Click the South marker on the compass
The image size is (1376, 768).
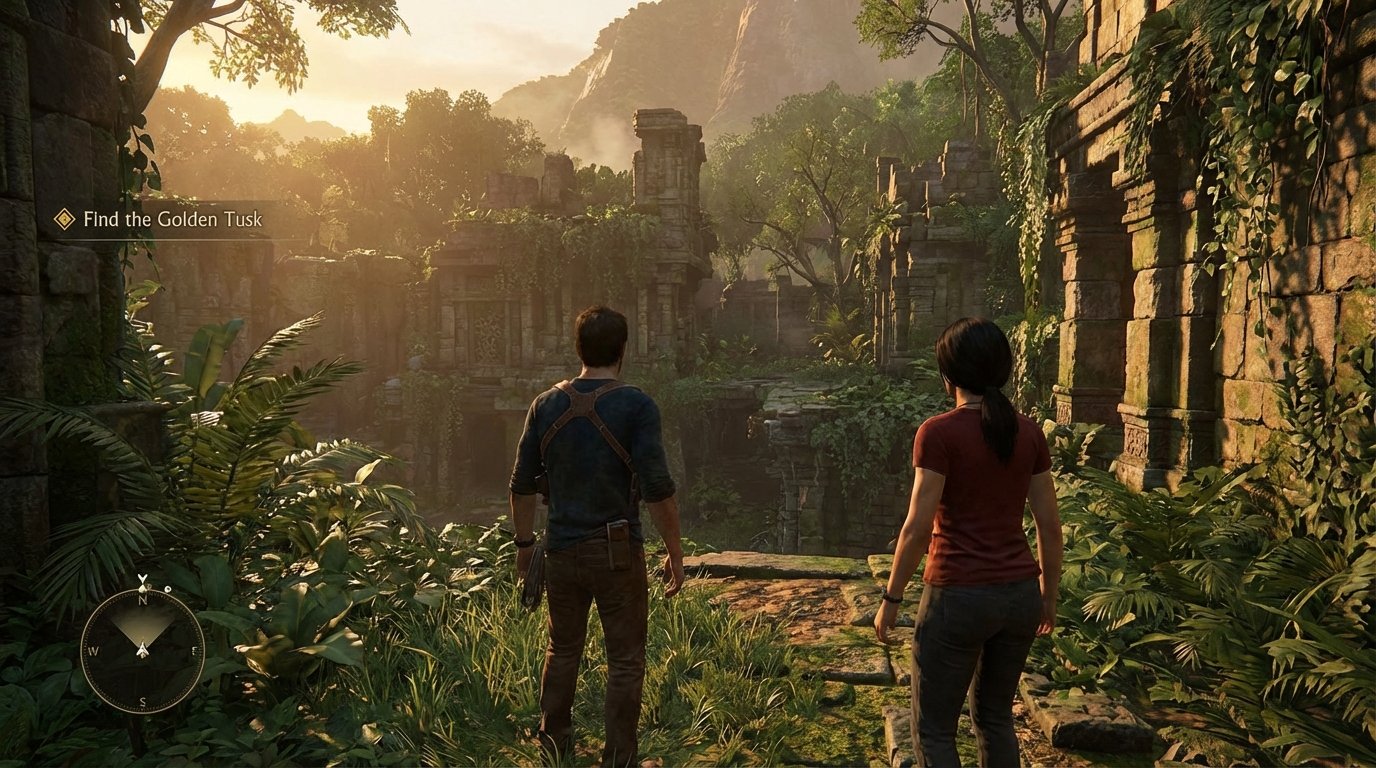[143, 700]
